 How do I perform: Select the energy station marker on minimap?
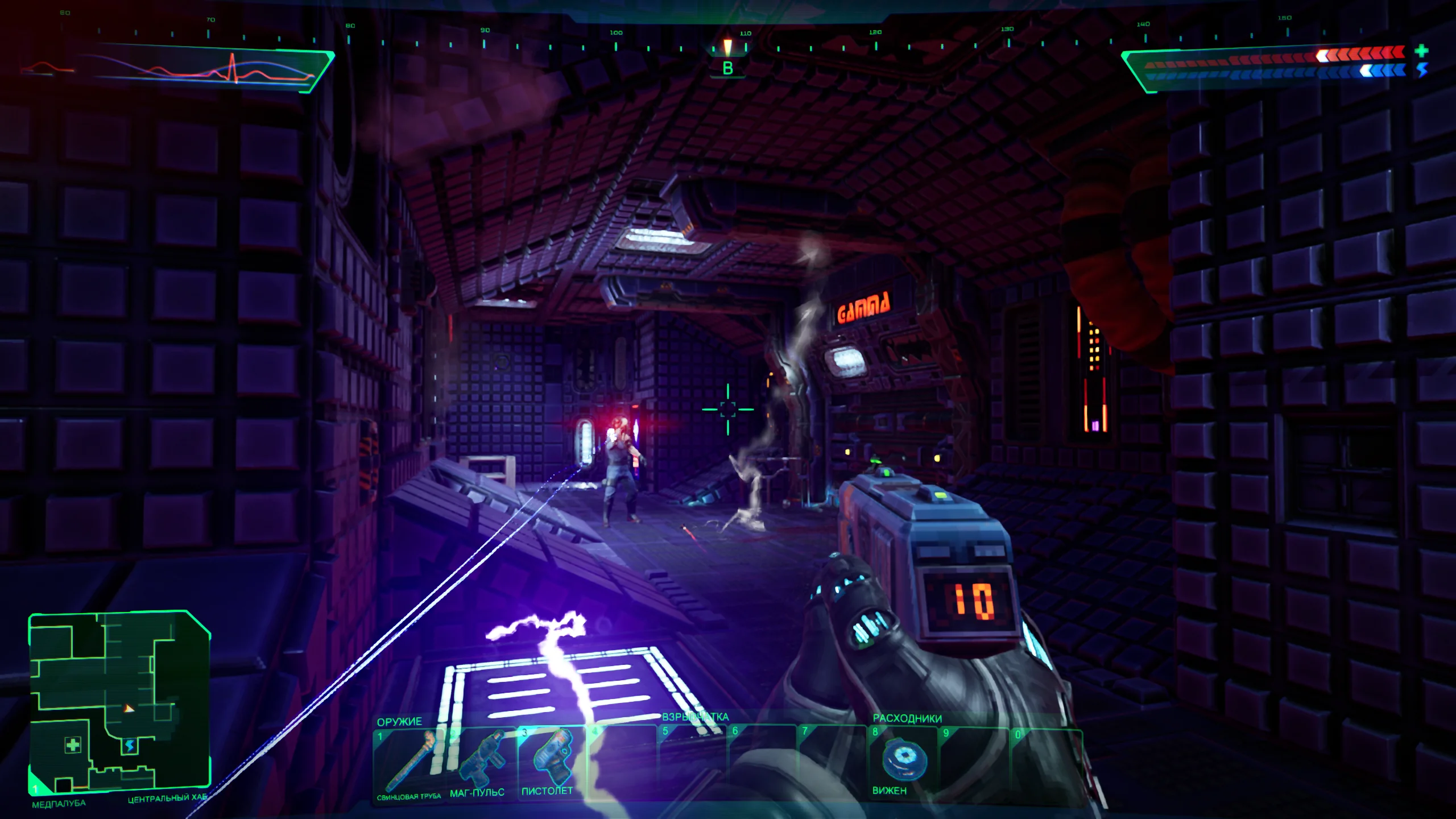click(x=130, y=746)
